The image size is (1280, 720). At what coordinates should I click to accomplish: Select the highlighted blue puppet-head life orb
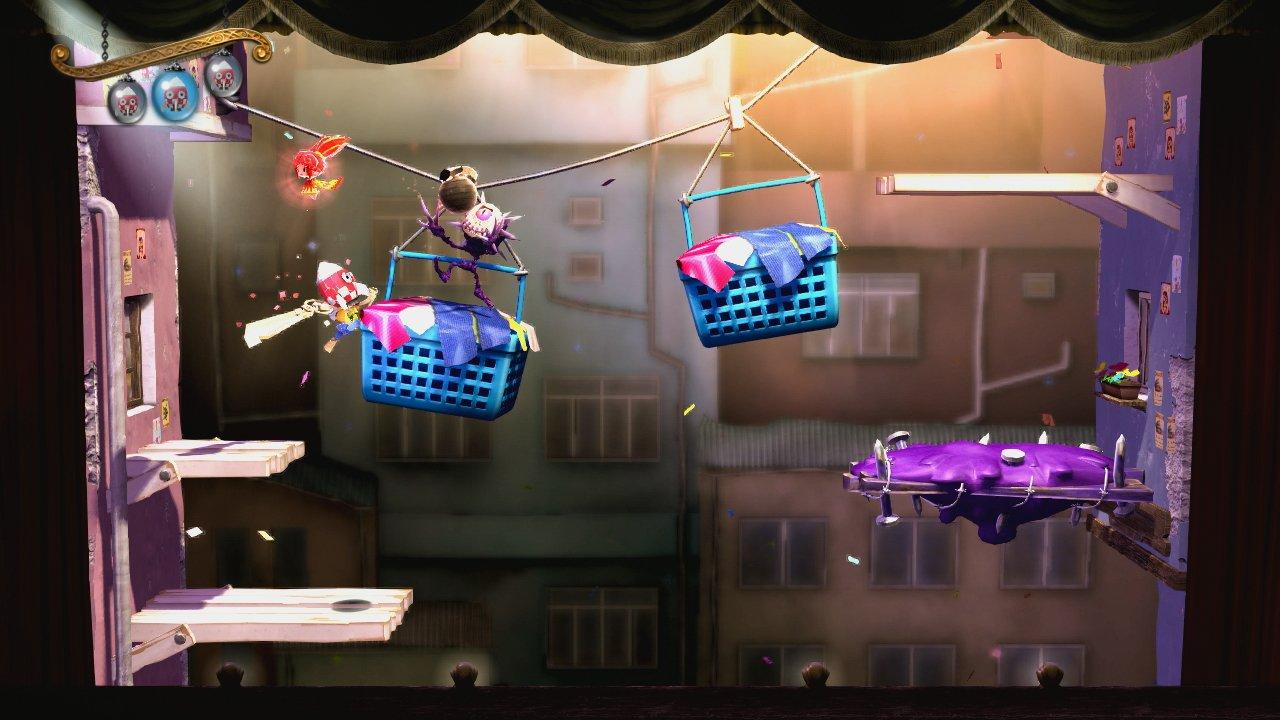[172, 96]
